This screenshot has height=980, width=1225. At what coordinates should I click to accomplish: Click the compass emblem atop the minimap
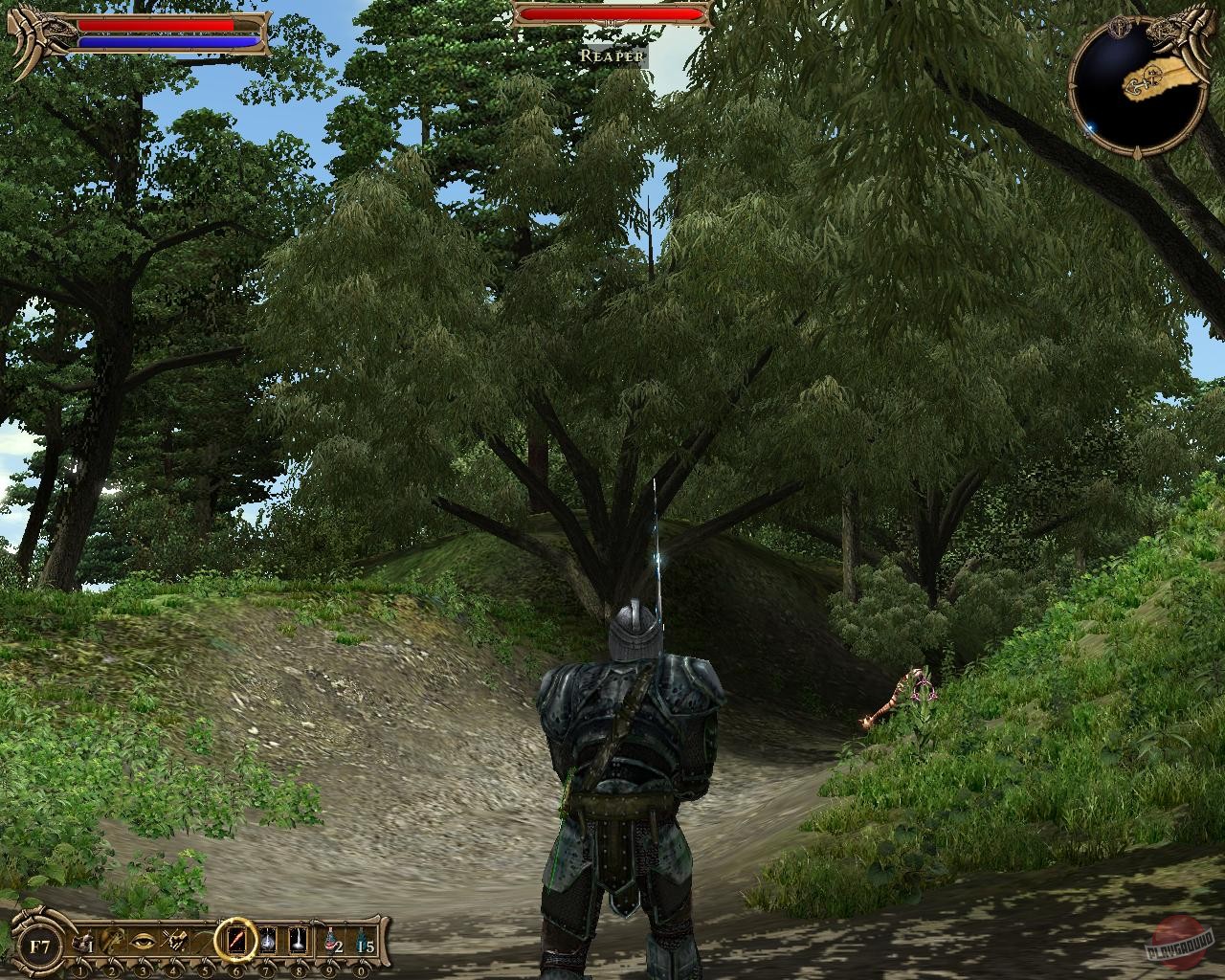tap(1120, 28)
